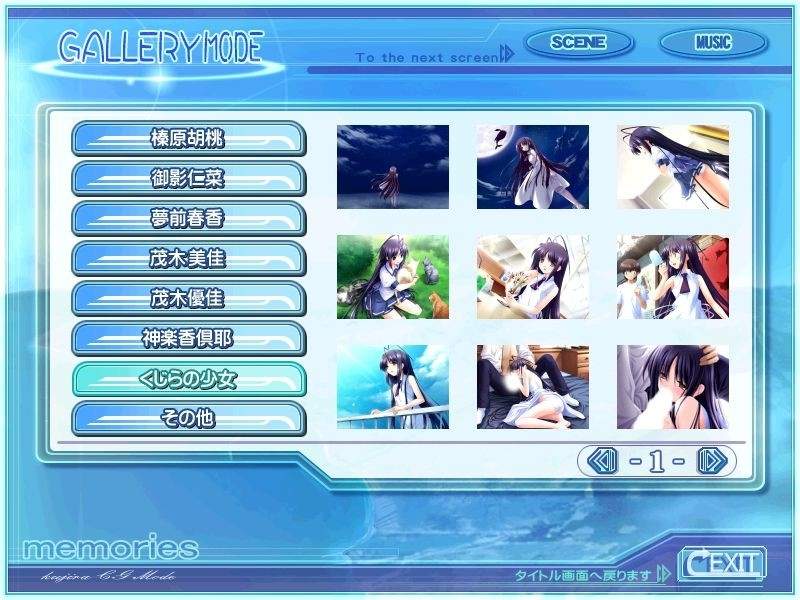Go to the previous gallery page
Viewport: 800px width, 600px height.
tap(602, 461)
